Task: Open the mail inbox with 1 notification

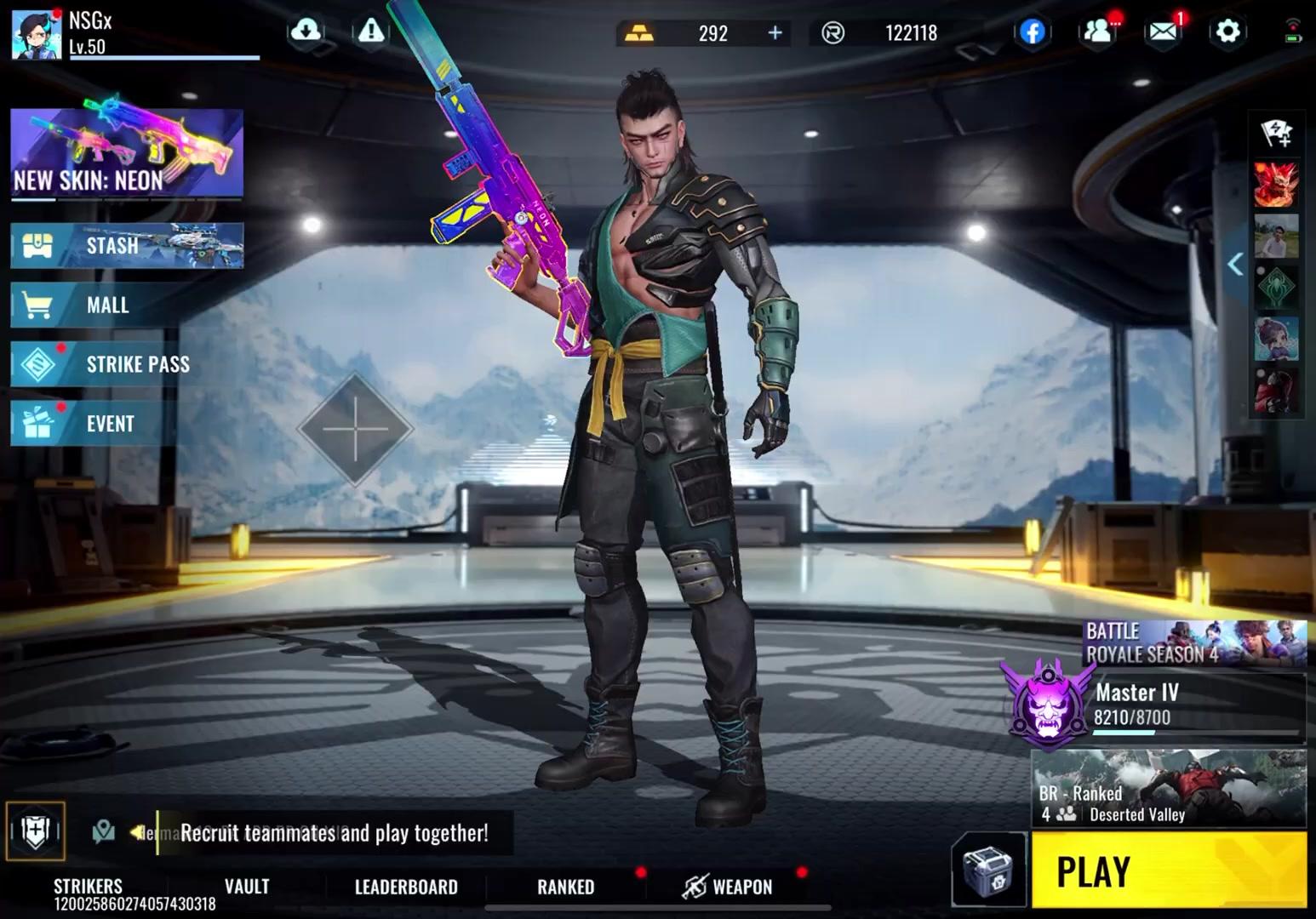Action: [1162, 33]
